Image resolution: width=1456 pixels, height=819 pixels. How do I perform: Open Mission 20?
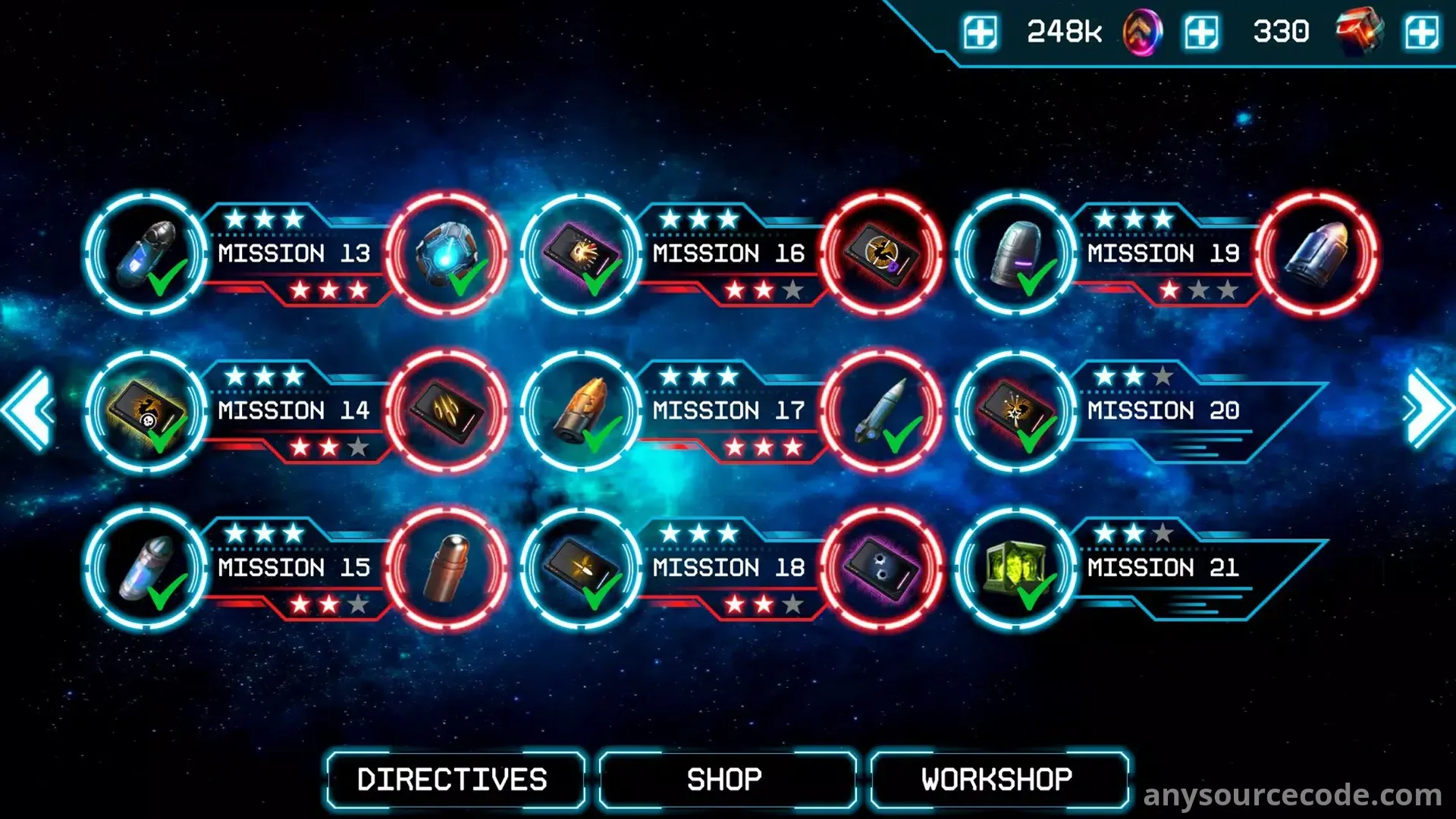[1163, 410]
